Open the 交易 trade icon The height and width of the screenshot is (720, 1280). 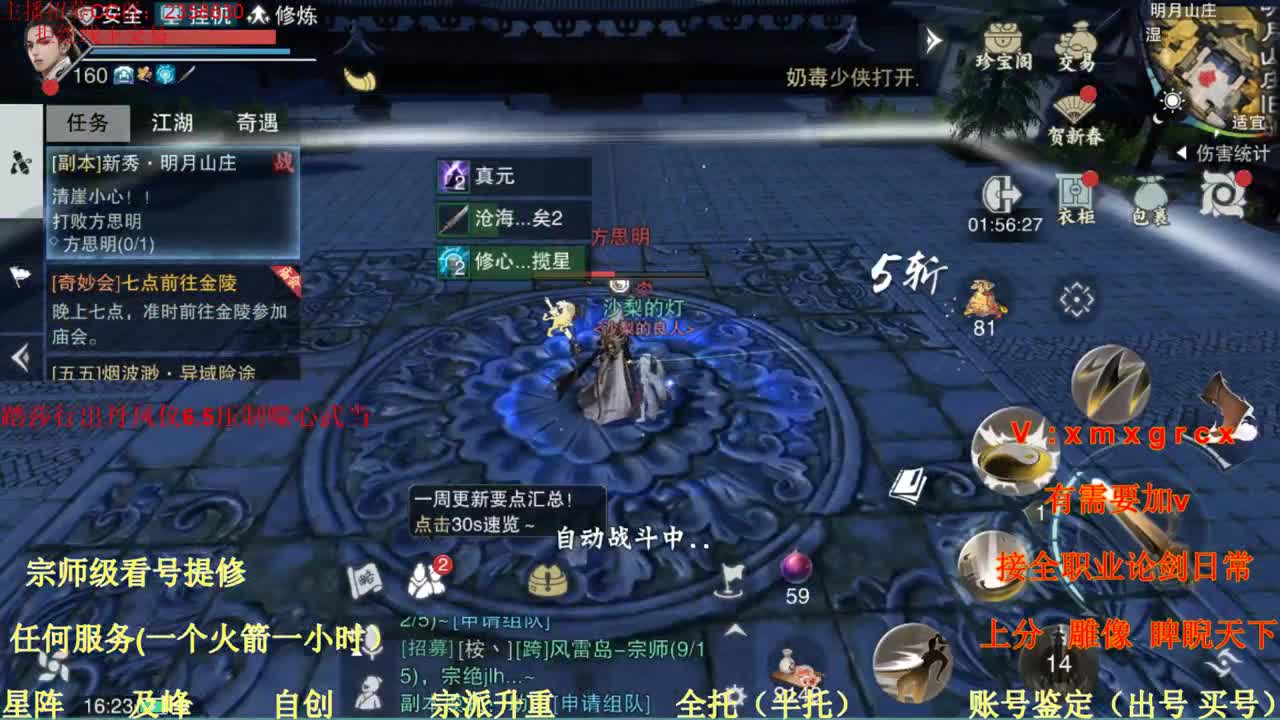click(x=1077, y=50)
